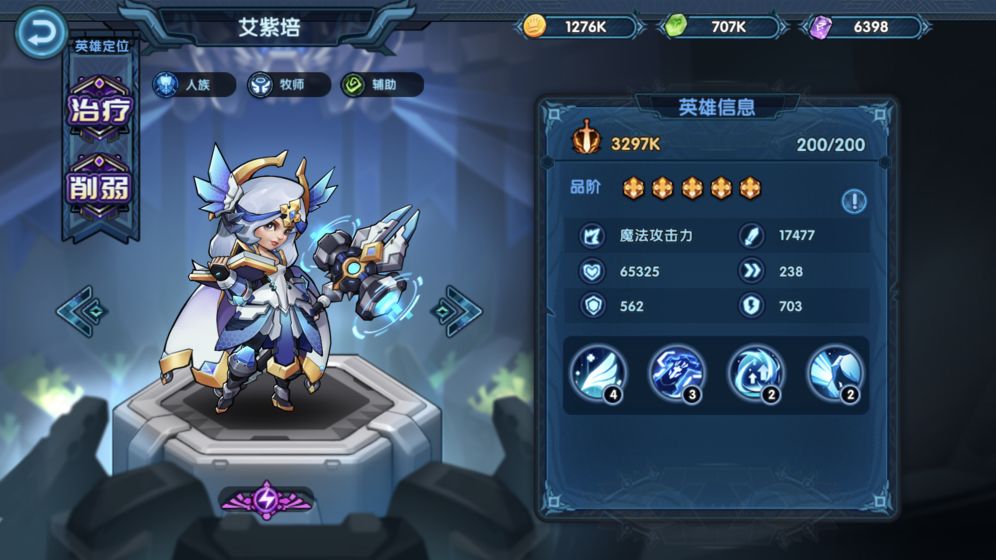Click the 牧师 class tag
The image size is (996, 560).
pyautogui.click(x=289, y=85)
